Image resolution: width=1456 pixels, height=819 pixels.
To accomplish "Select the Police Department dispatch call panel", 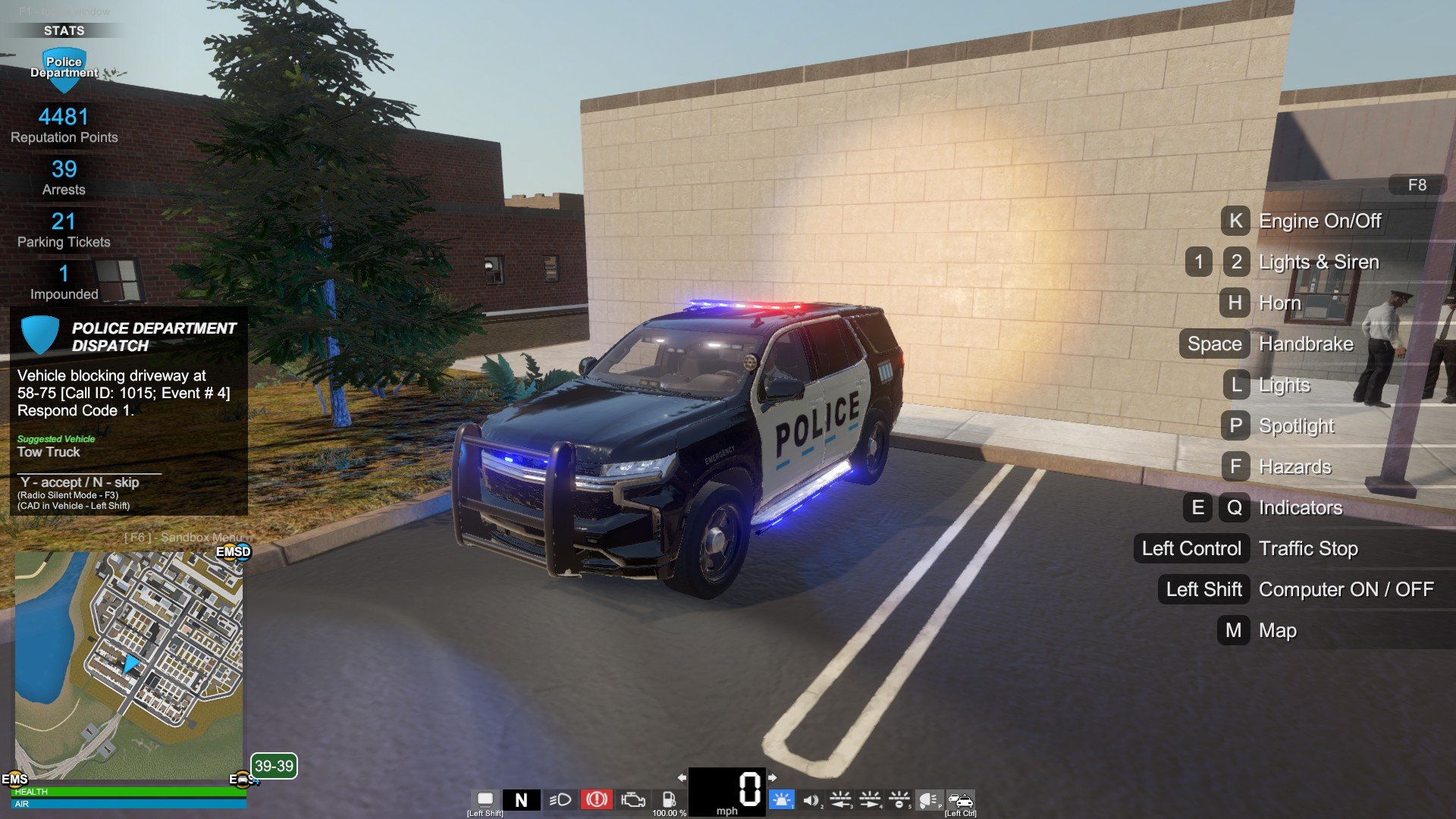I will pyautogui.click(x=129, y=410).
